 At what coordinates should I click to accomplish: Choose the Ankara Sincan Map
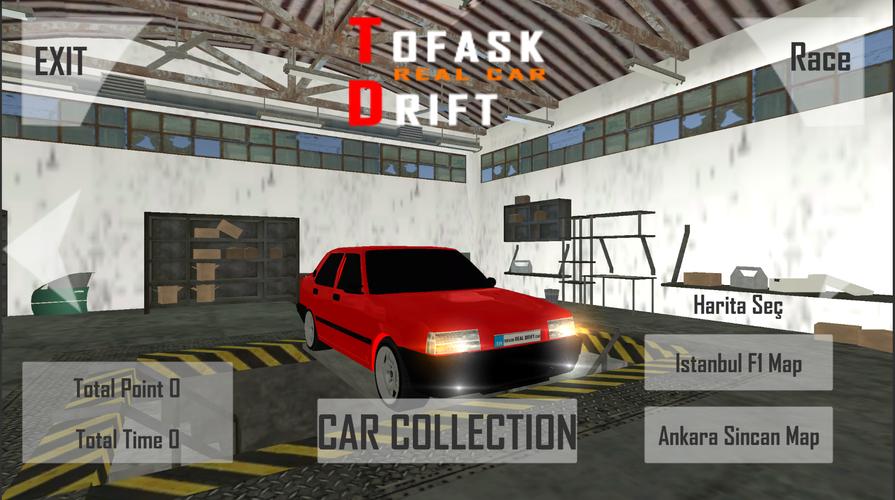point(739,436)
